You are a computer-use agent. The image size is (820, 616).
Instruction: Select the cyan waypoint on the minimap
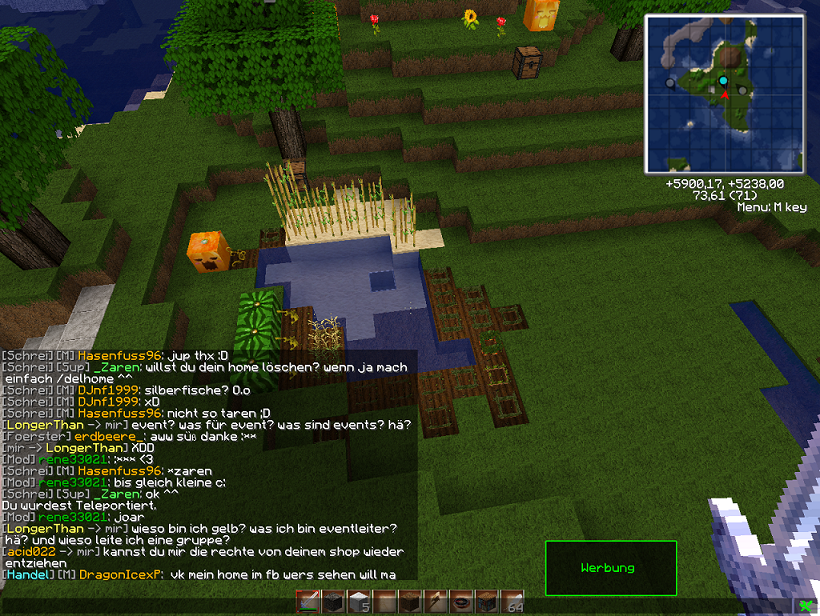coord(723,80)
